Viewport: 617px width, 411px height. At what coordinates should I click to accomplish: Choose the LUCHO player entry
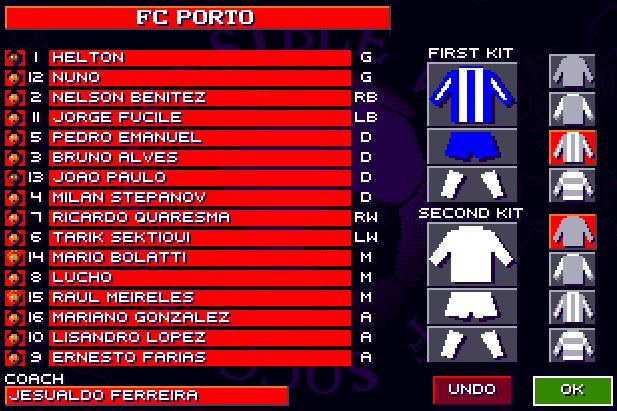(x=199, y=278)
